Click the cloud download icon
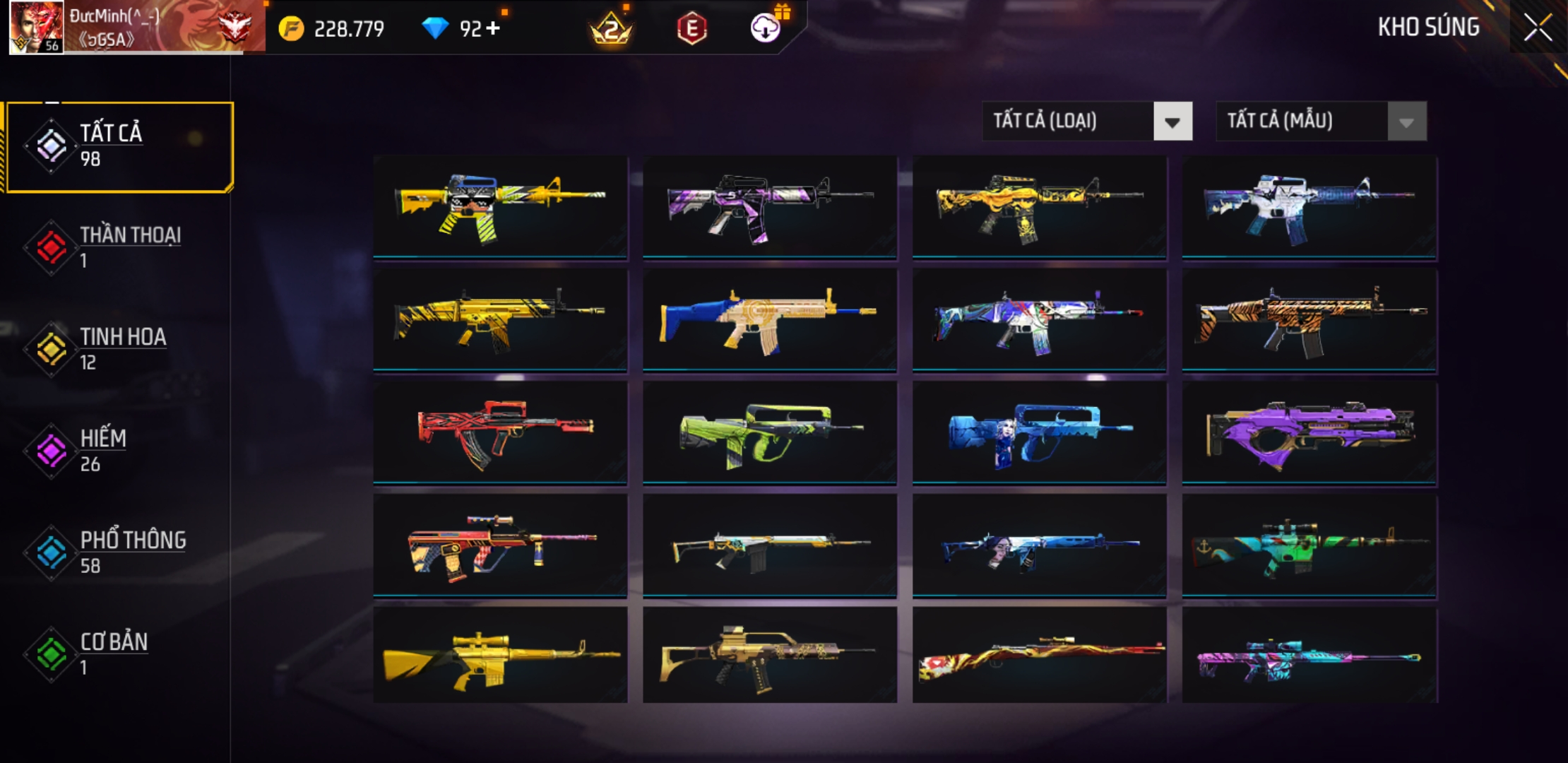This screenshot has height=763, width=1568. point(765,28)
